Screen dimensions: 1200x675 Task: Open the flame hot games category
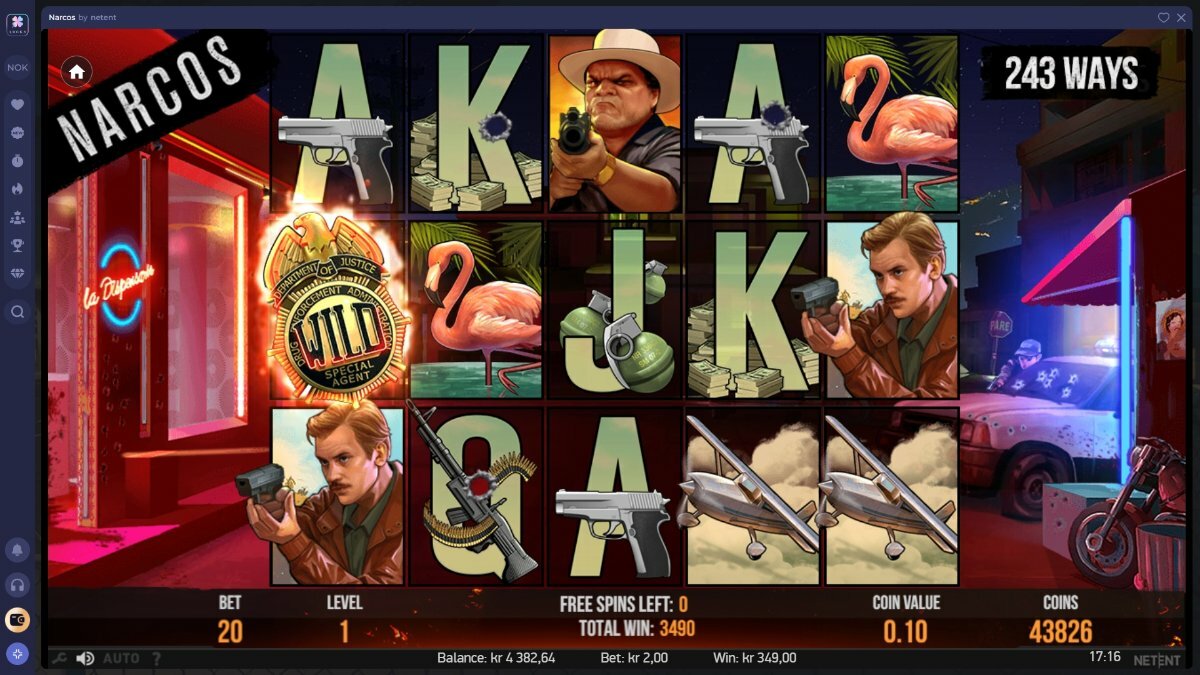tap(17, 188)
